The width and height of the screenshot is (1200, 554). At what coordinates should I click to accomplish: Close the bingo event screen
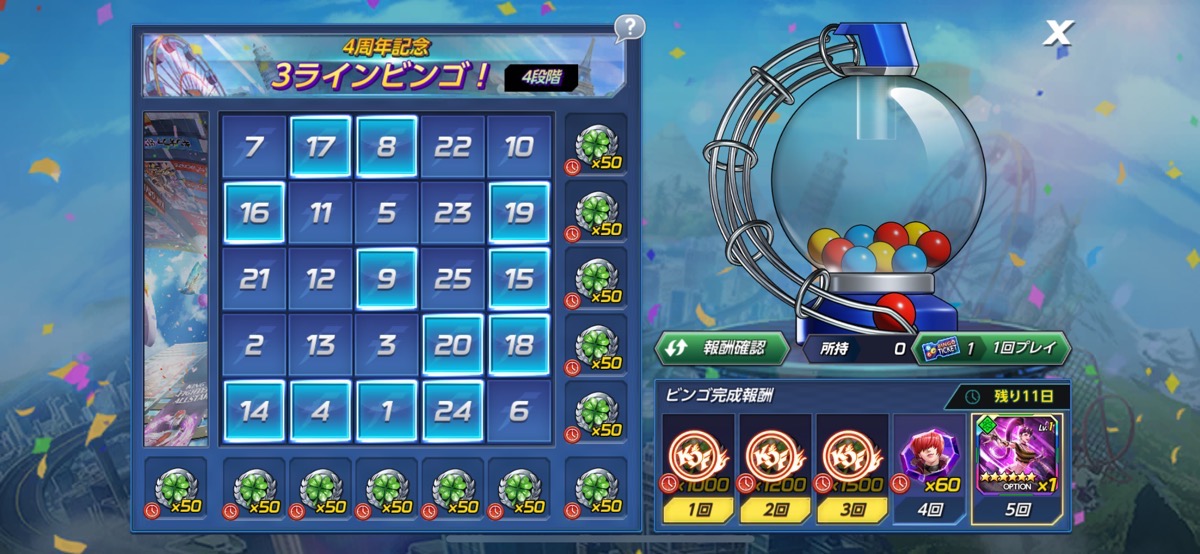pos(1057,34)
